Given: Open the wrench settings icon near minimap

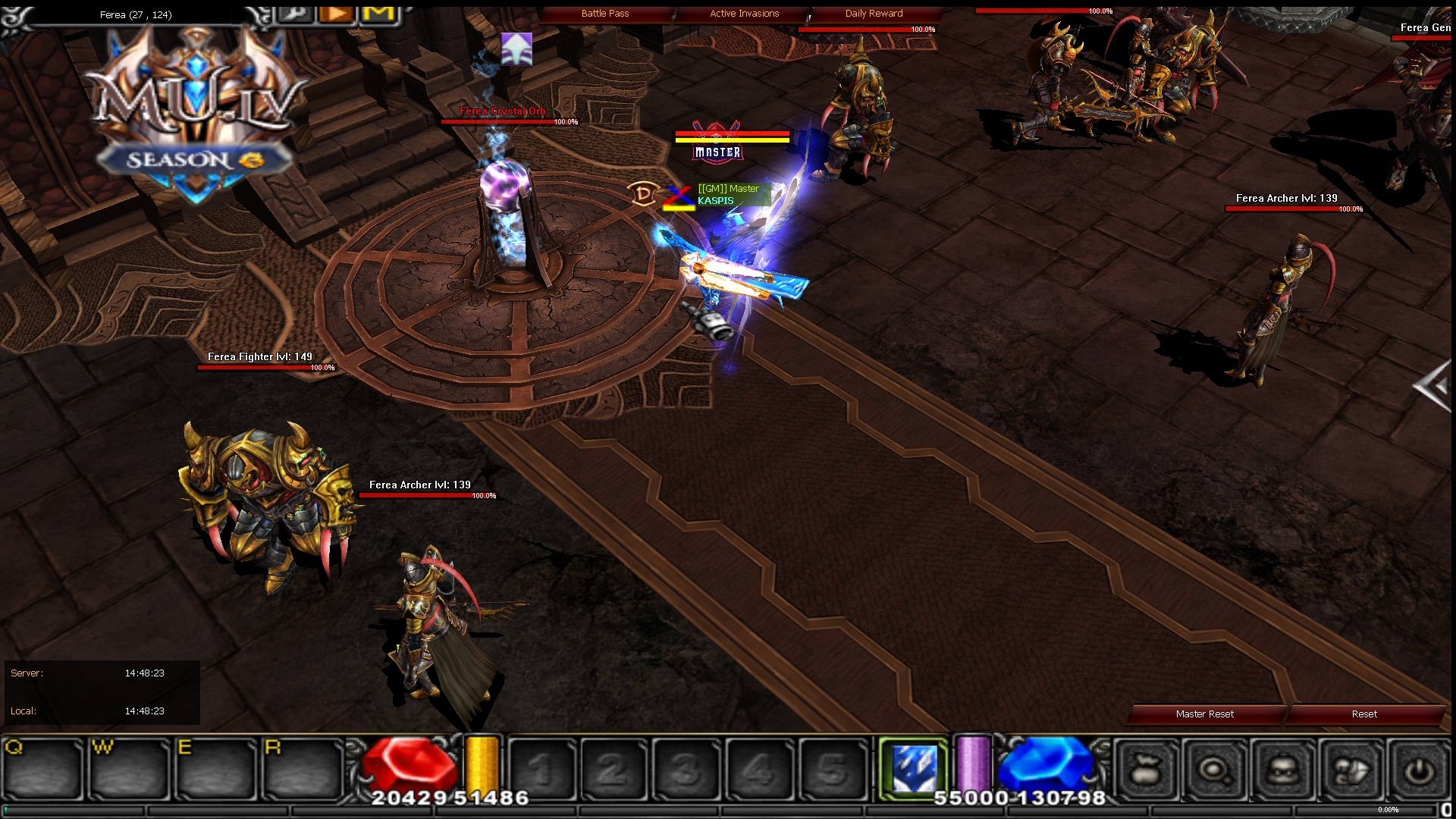Looking at the screenshot, I should pyautogui.click(x=296, y=14).
